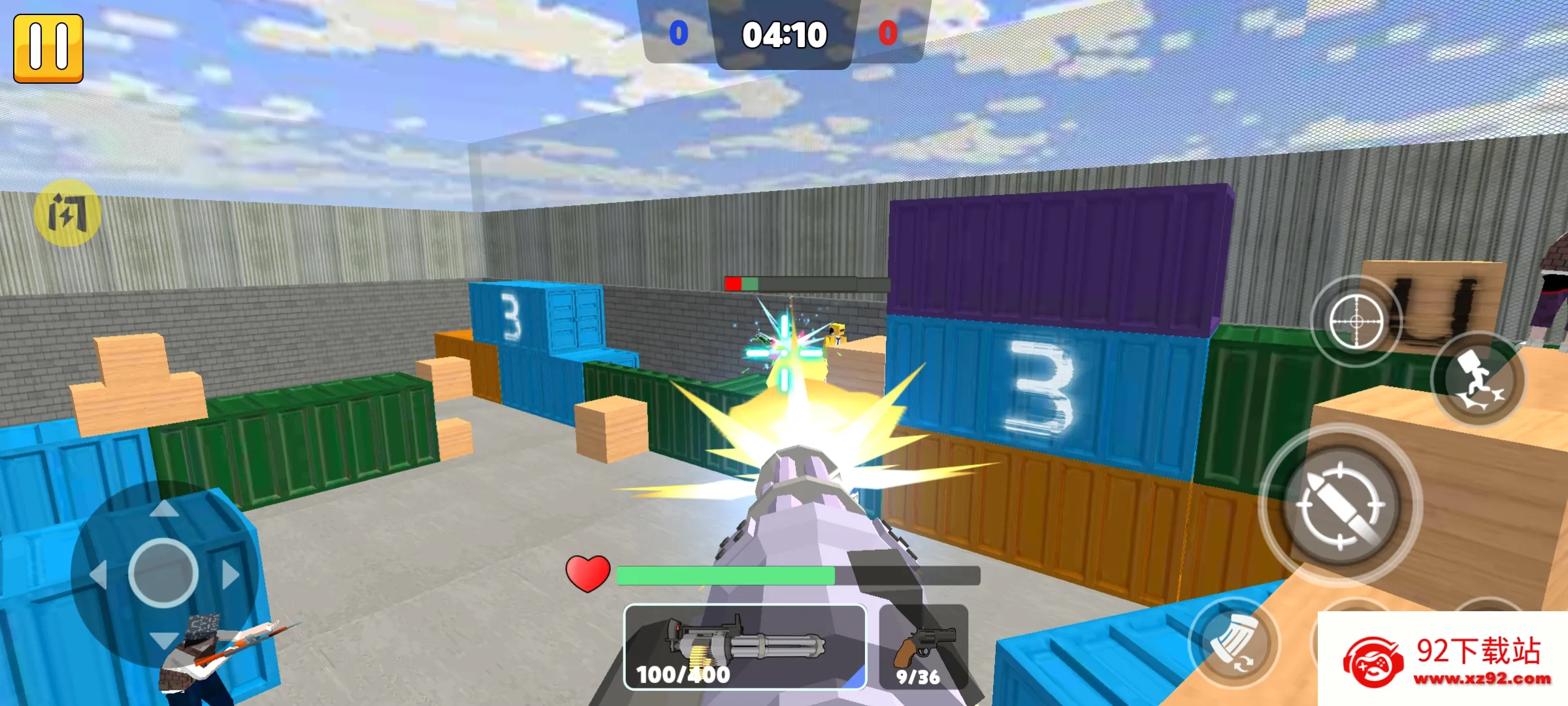Pause the game with the yellow button

tap(48, 48)
